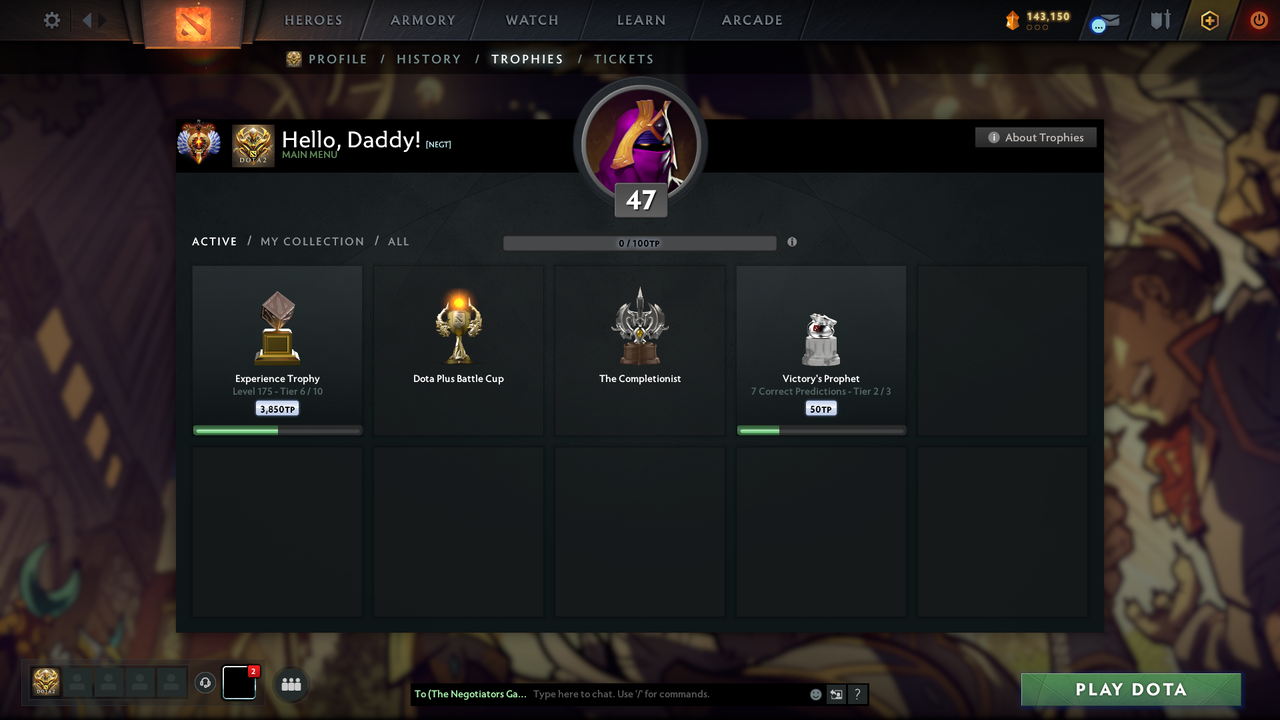Click the Dota 2 logo above the nav bar
Screen dimensions: 1280x720
195,22
